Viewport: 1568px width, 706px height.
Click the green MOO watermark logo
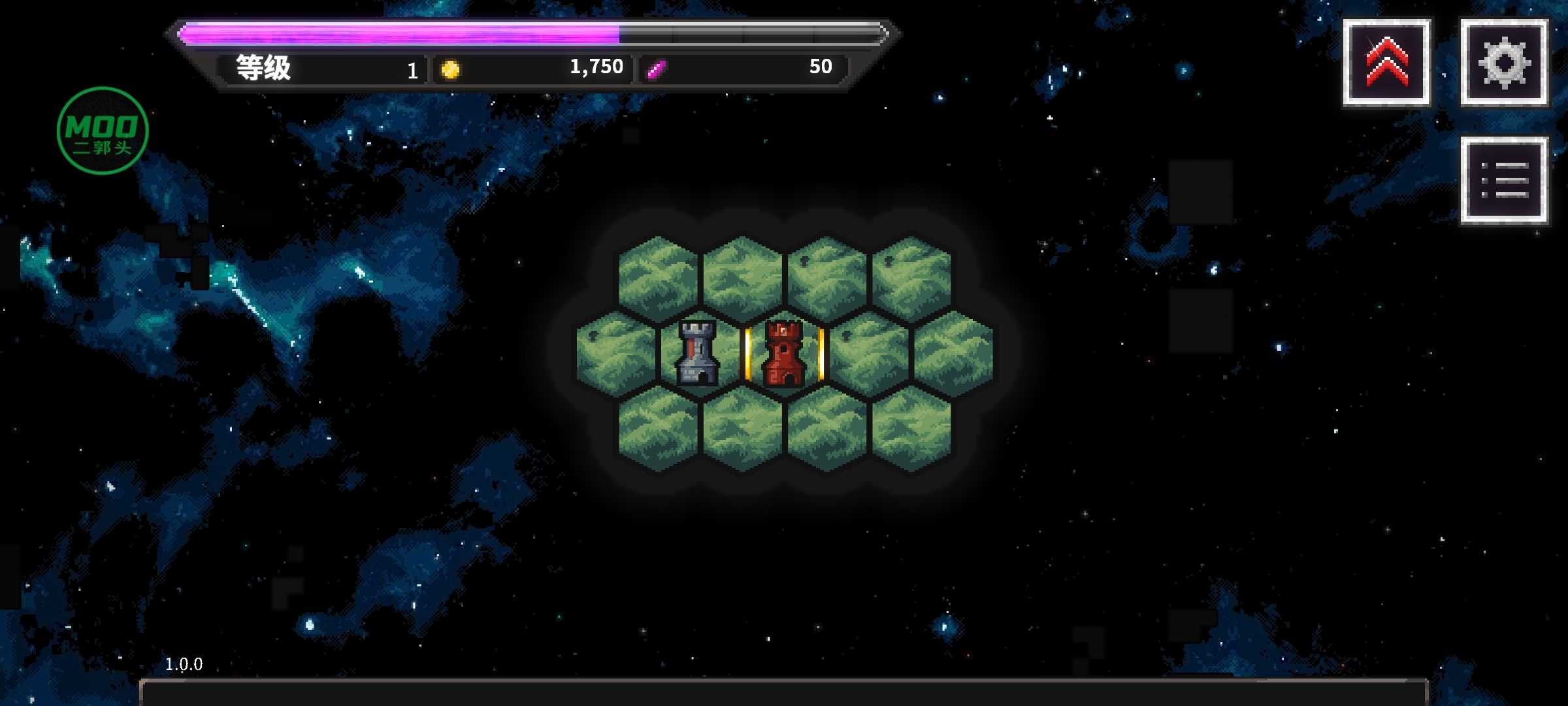tap(103, 131)
